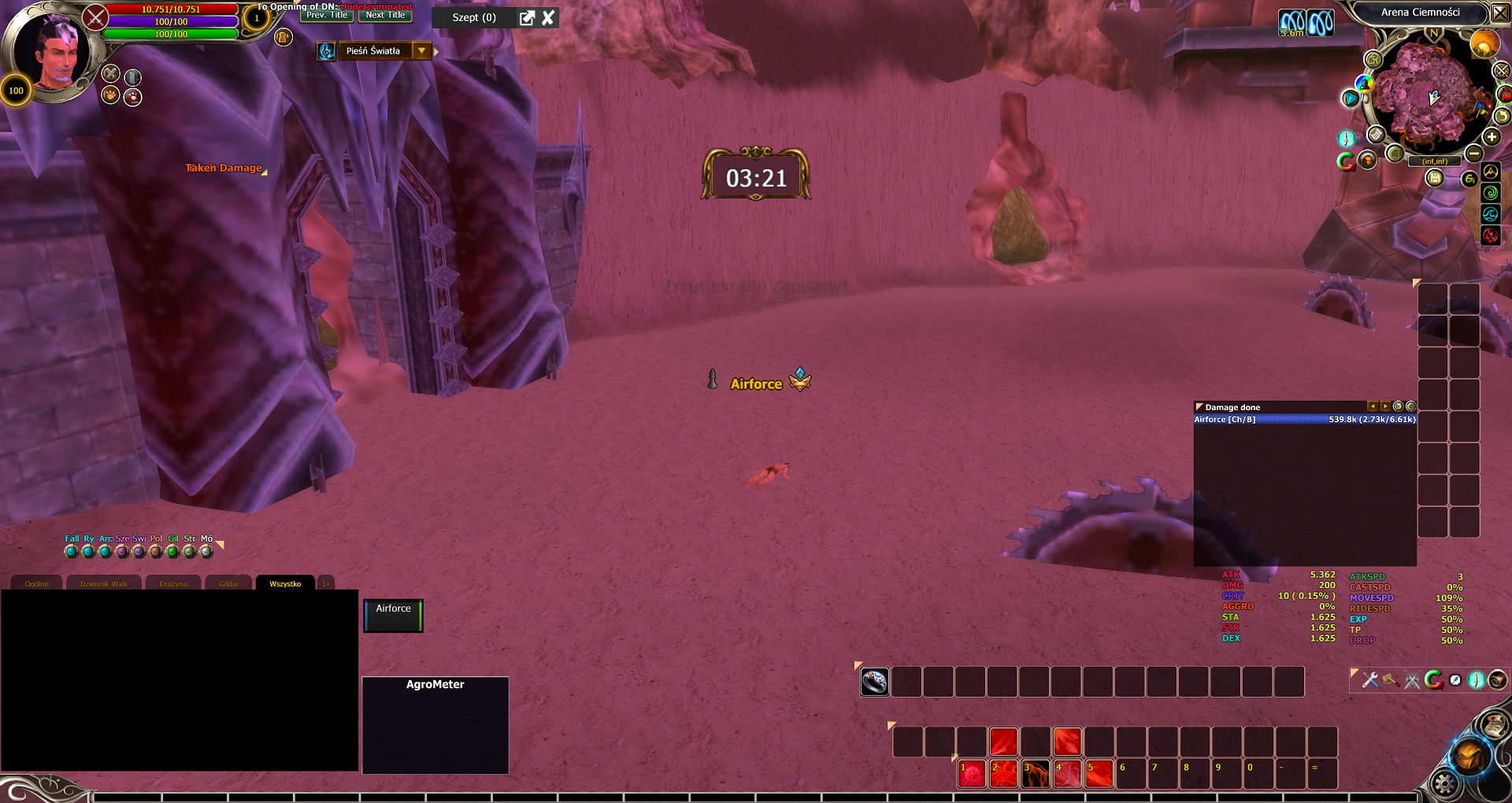This screenshot has height=803, width=1512.
Task: Close the Arena Ciemności minimap panel
Action: (x=1499, y=13)
